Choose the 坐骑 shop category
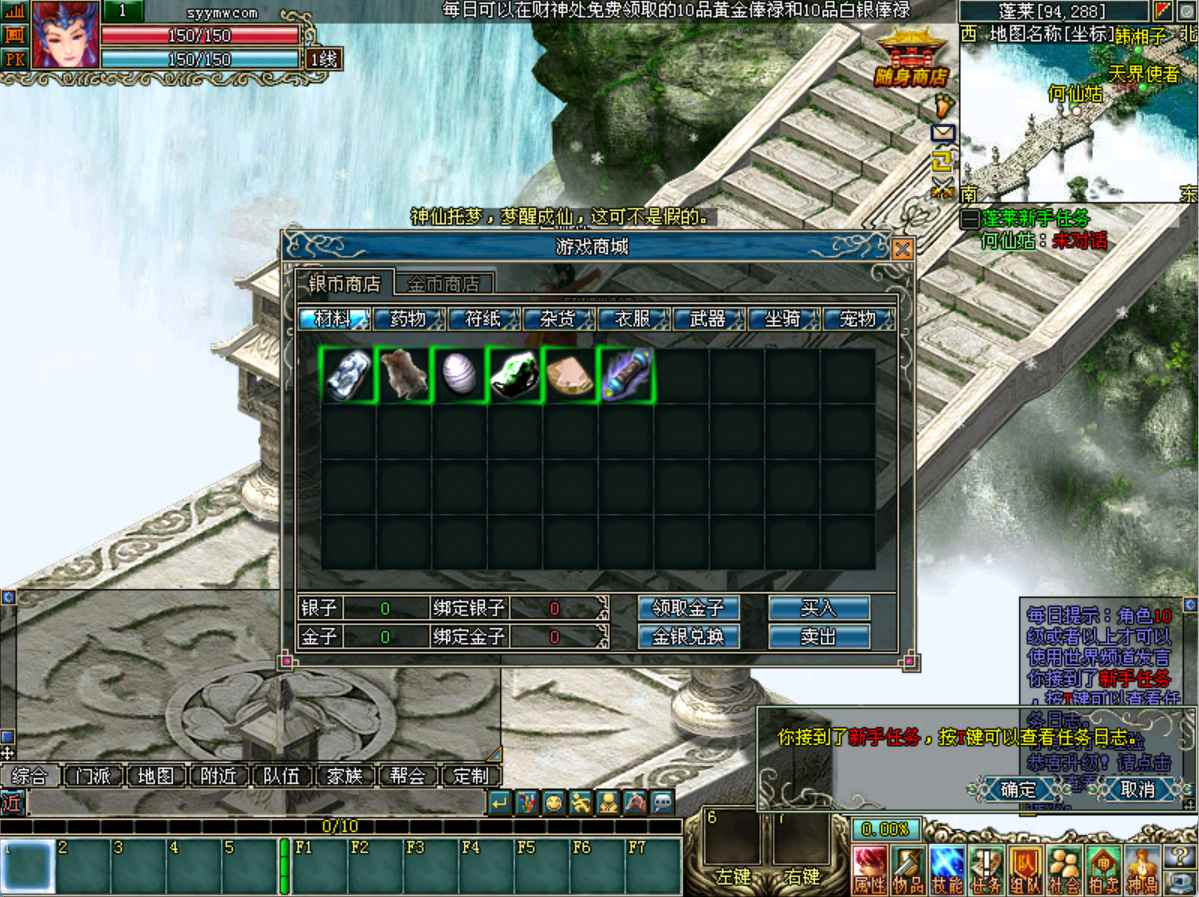This screenshot has width=1199, height=897. pos(783,319)
